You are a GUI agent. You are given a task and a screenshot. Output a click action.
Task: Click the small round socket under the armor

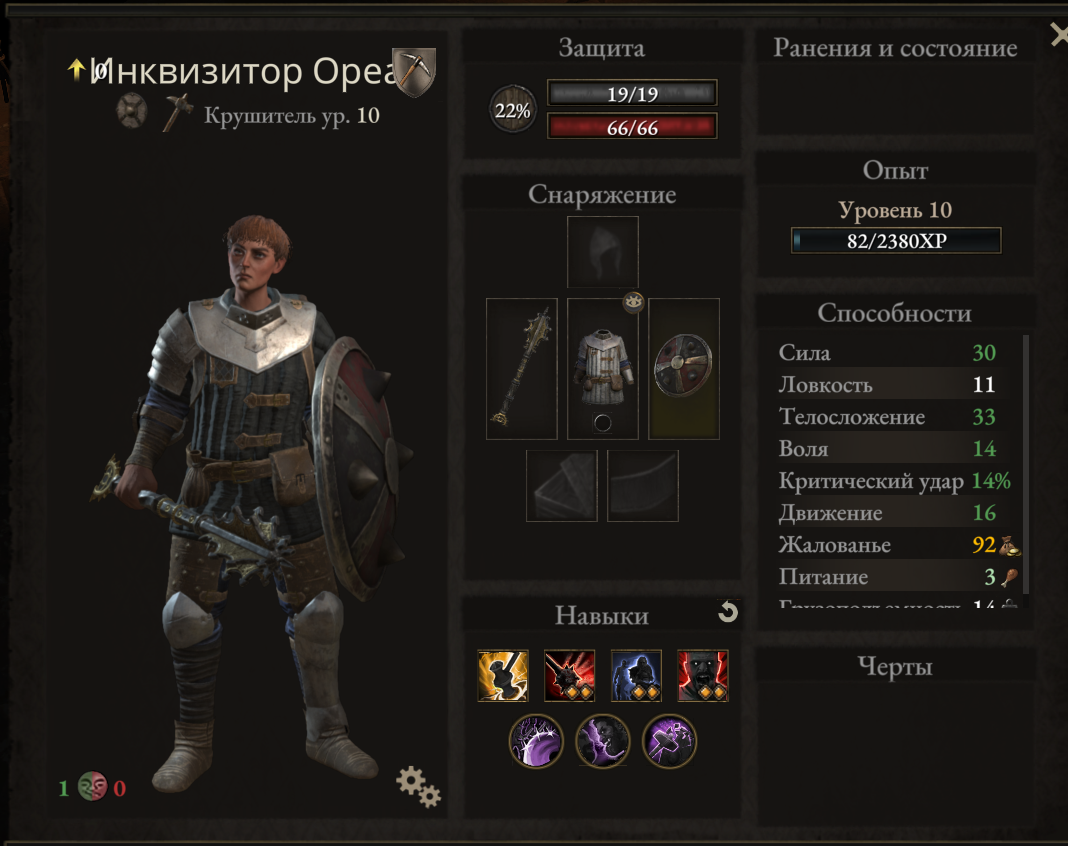(x=602, y=423)
